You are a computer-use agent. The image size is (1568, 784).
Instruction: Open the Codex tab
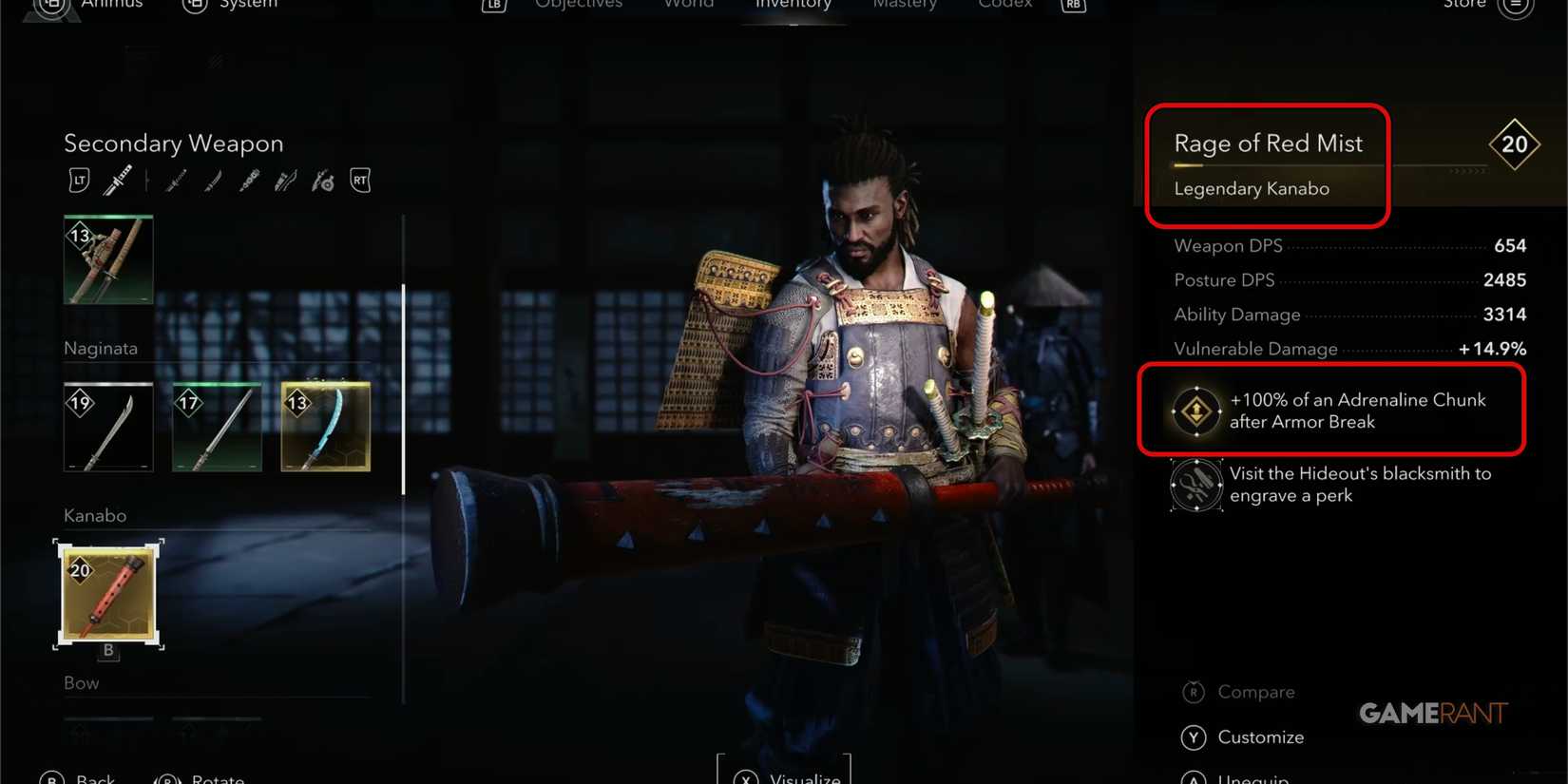[x=1004, y=6]
